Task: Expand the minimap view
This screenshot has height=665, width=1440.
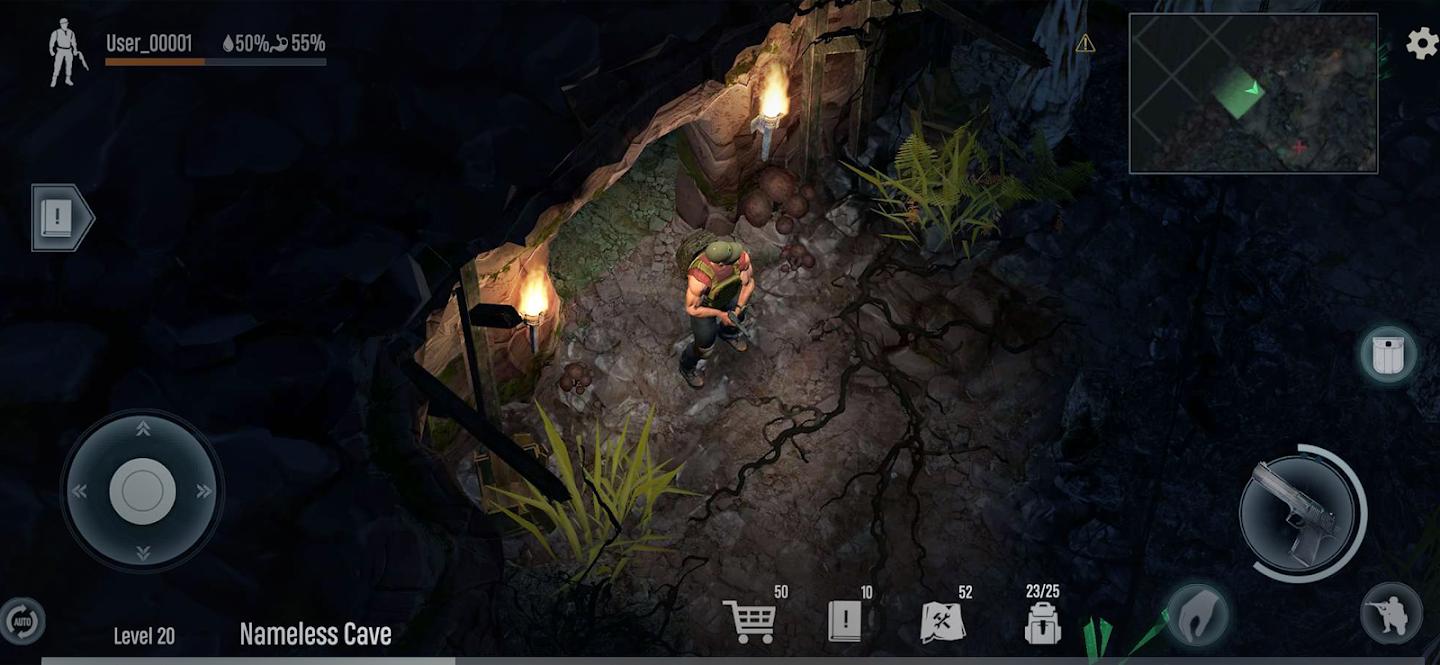Action: (1253, 93)
